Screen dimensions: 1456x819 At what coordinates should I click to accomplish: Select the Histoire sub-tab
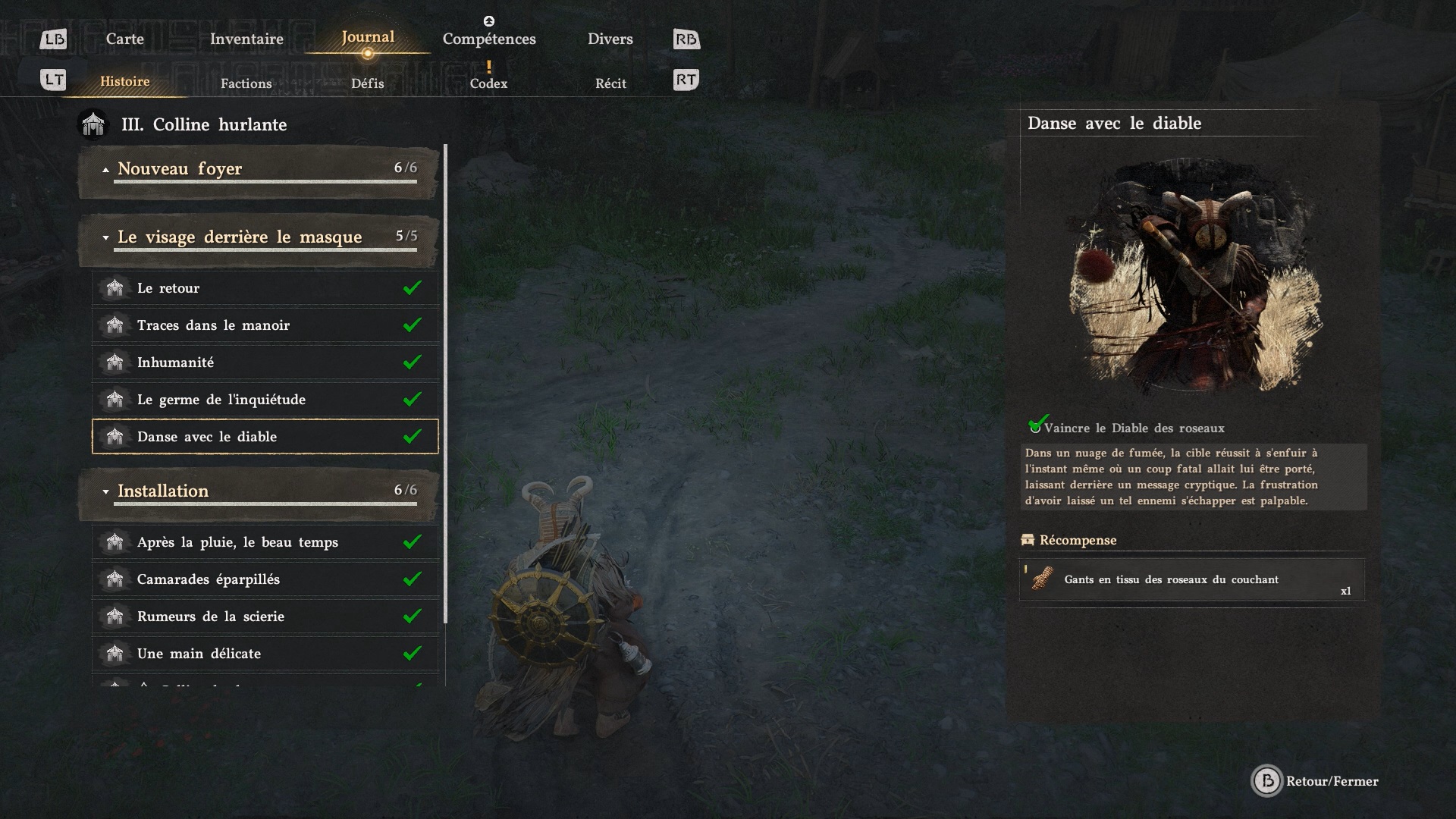click(x=125, y=81)
